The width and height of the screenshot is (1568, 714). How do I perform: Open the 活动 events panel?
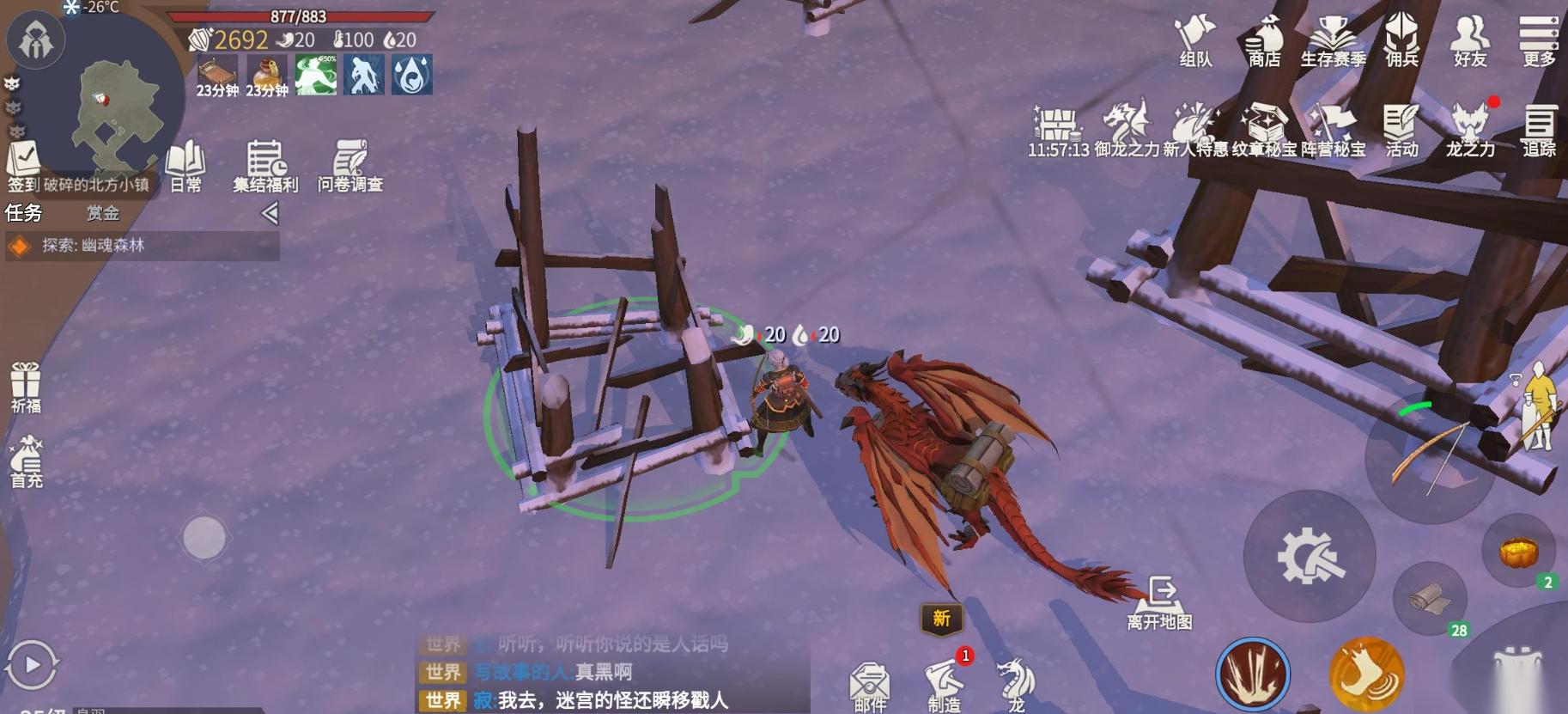(1401, 125)
